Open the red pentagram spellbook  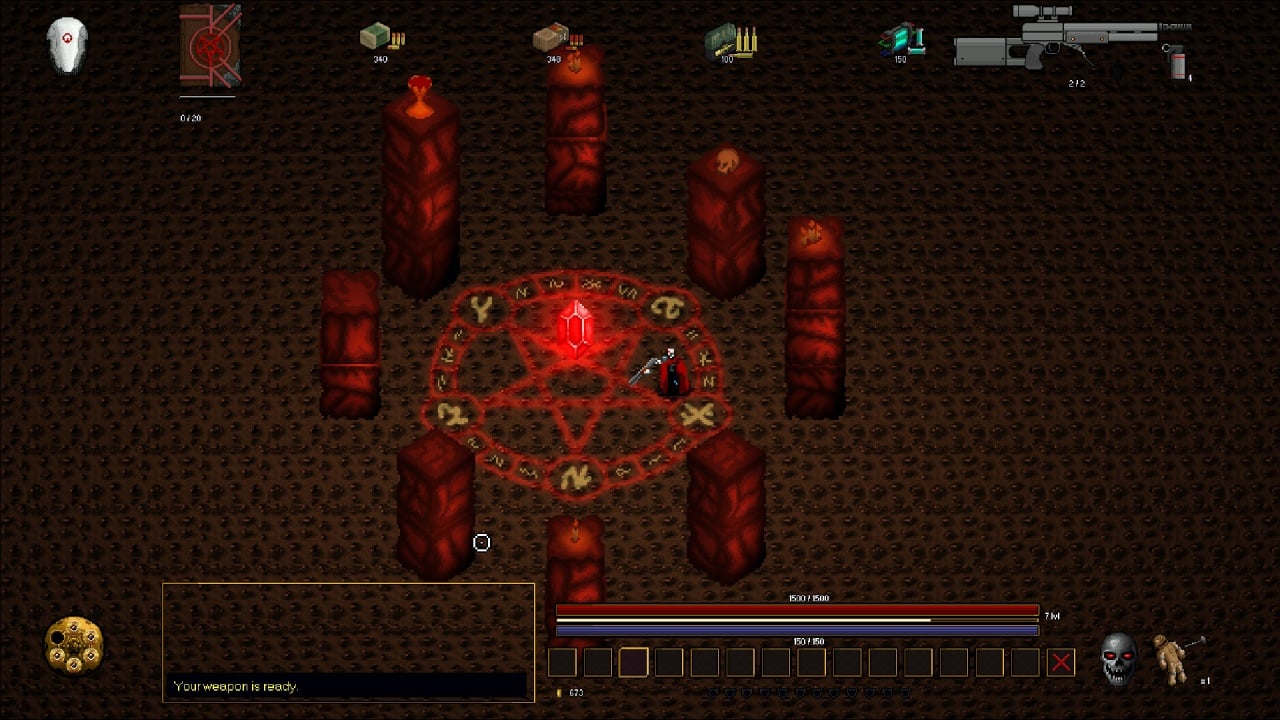point(210,47)
